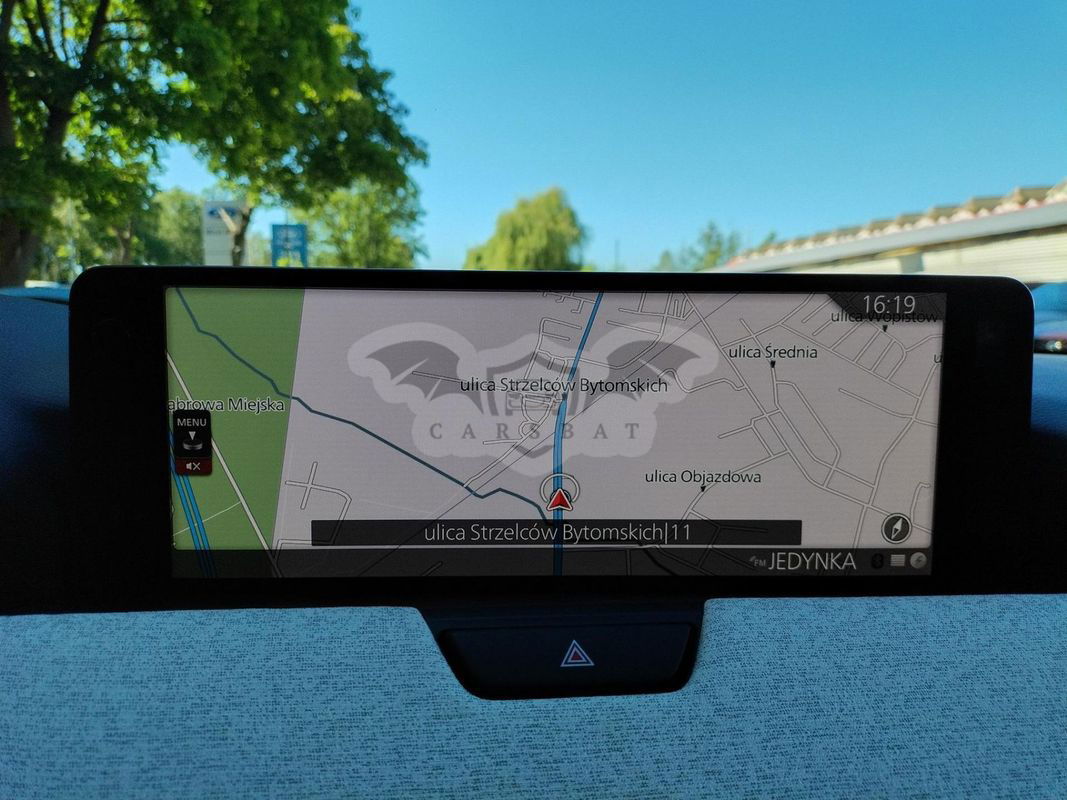Screen dimensions: 1067x800
Task: Toggle the muted speaker icon
Action: click(193, 466)
